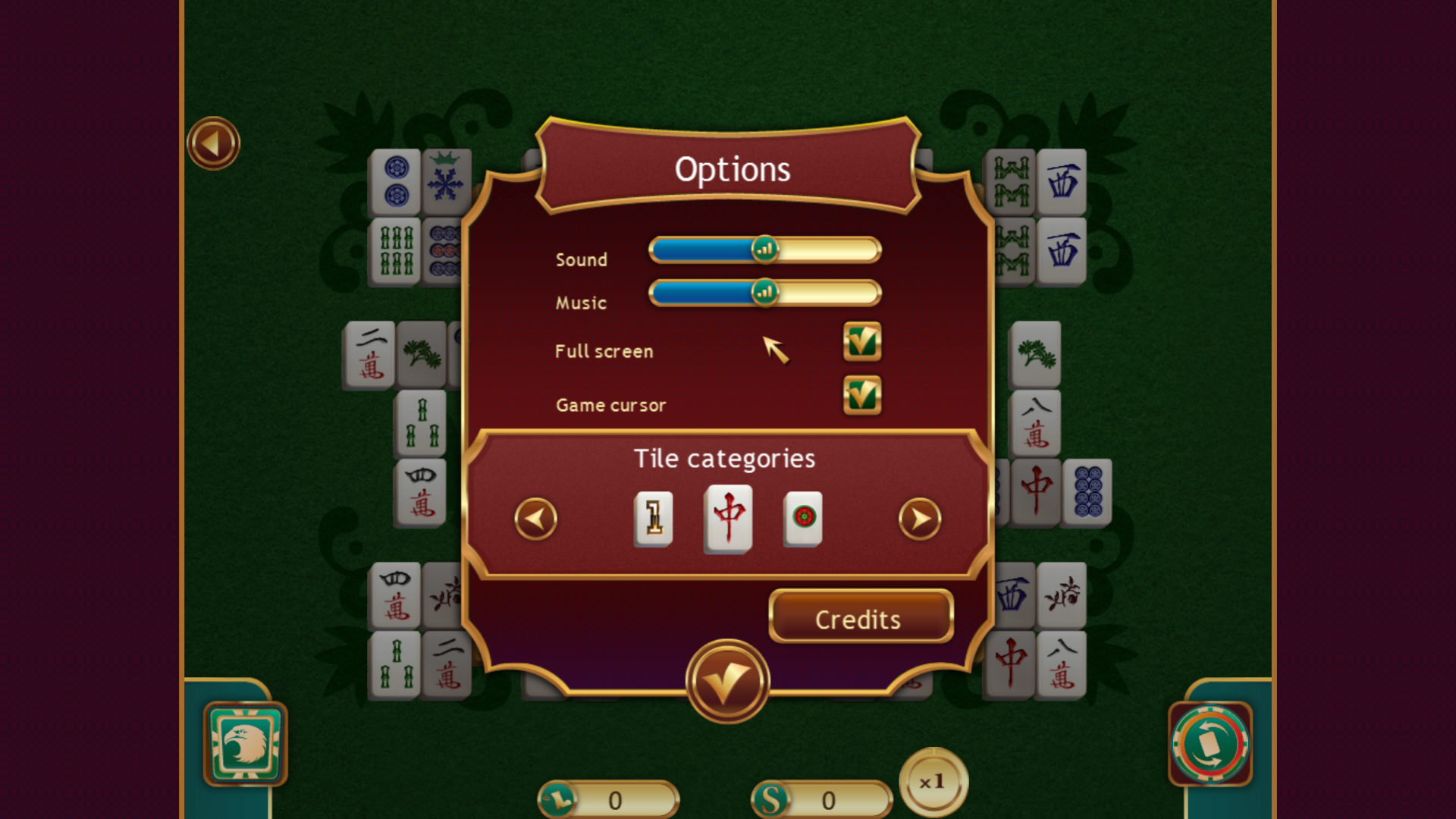Confirm settings with the checkmark button
This screenshot has height=819, width=1456.
tap(726, 680)
